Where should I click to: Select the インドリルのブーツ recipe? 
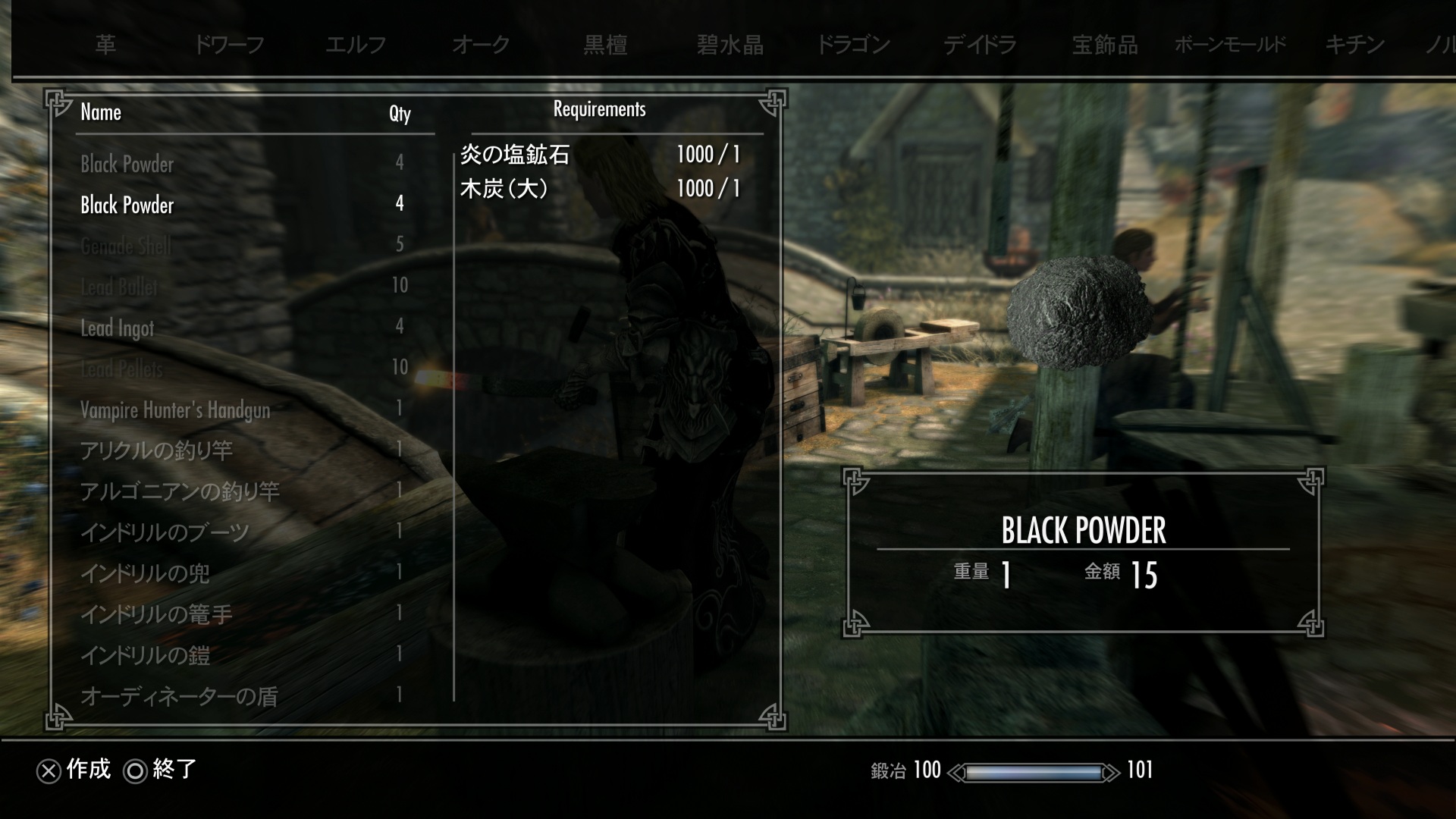point(165,532)
